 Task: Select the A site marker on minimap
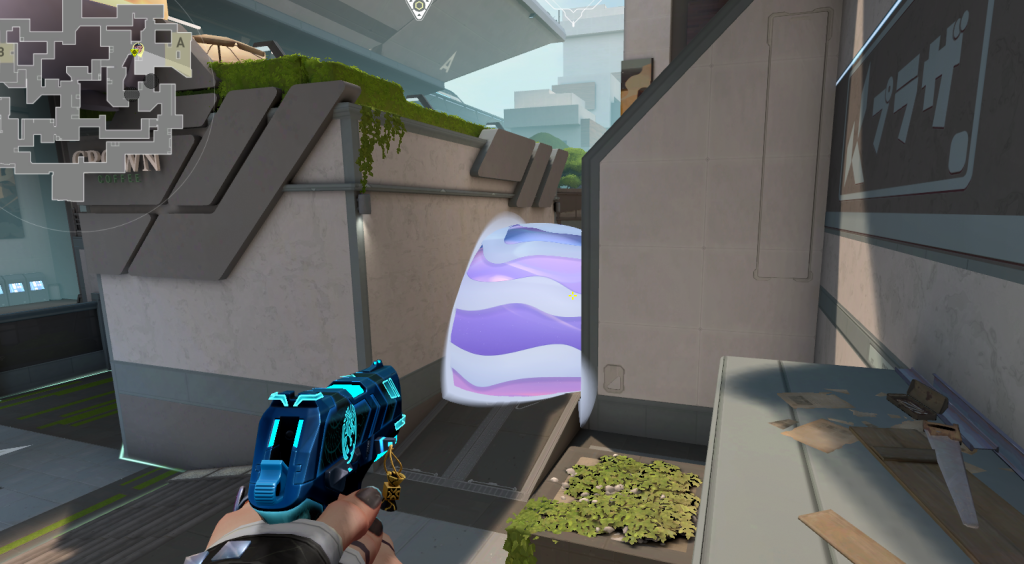coord(179,43)
